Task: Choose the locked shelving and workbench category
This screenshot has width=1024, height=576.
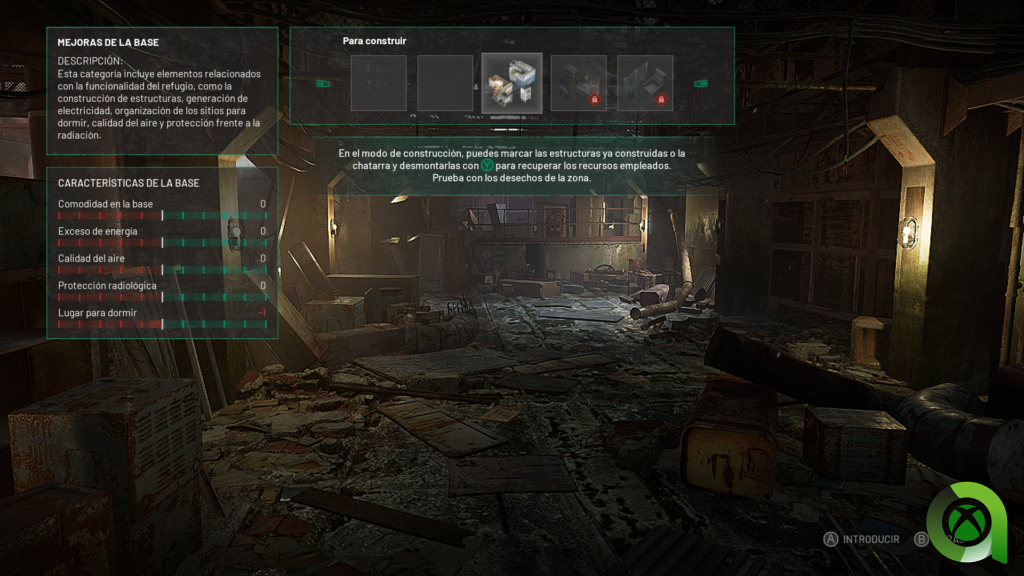Action: 578,83
